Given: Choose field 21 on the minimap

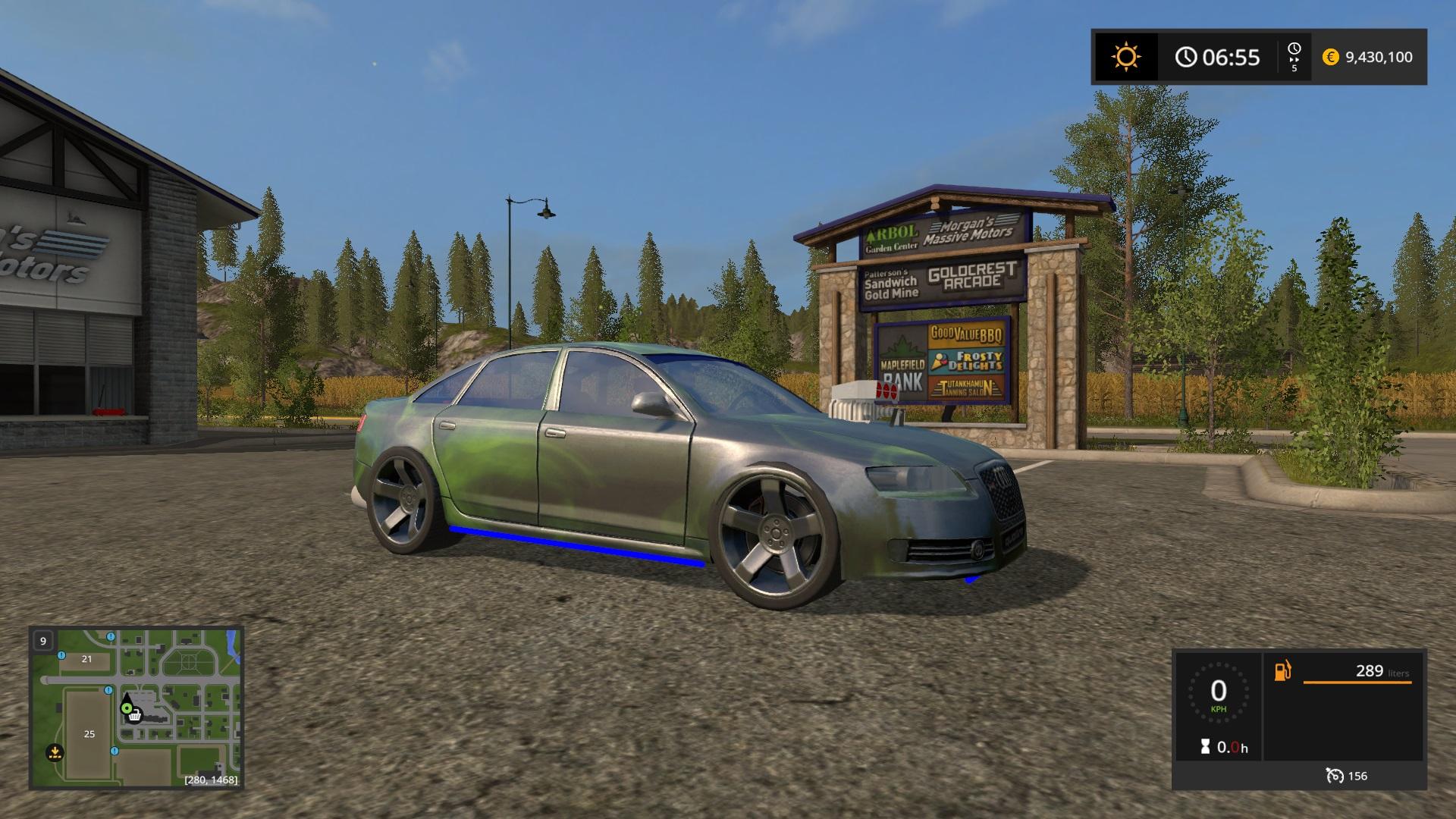Looking at the screenshot, I should [x=86, y=659].
